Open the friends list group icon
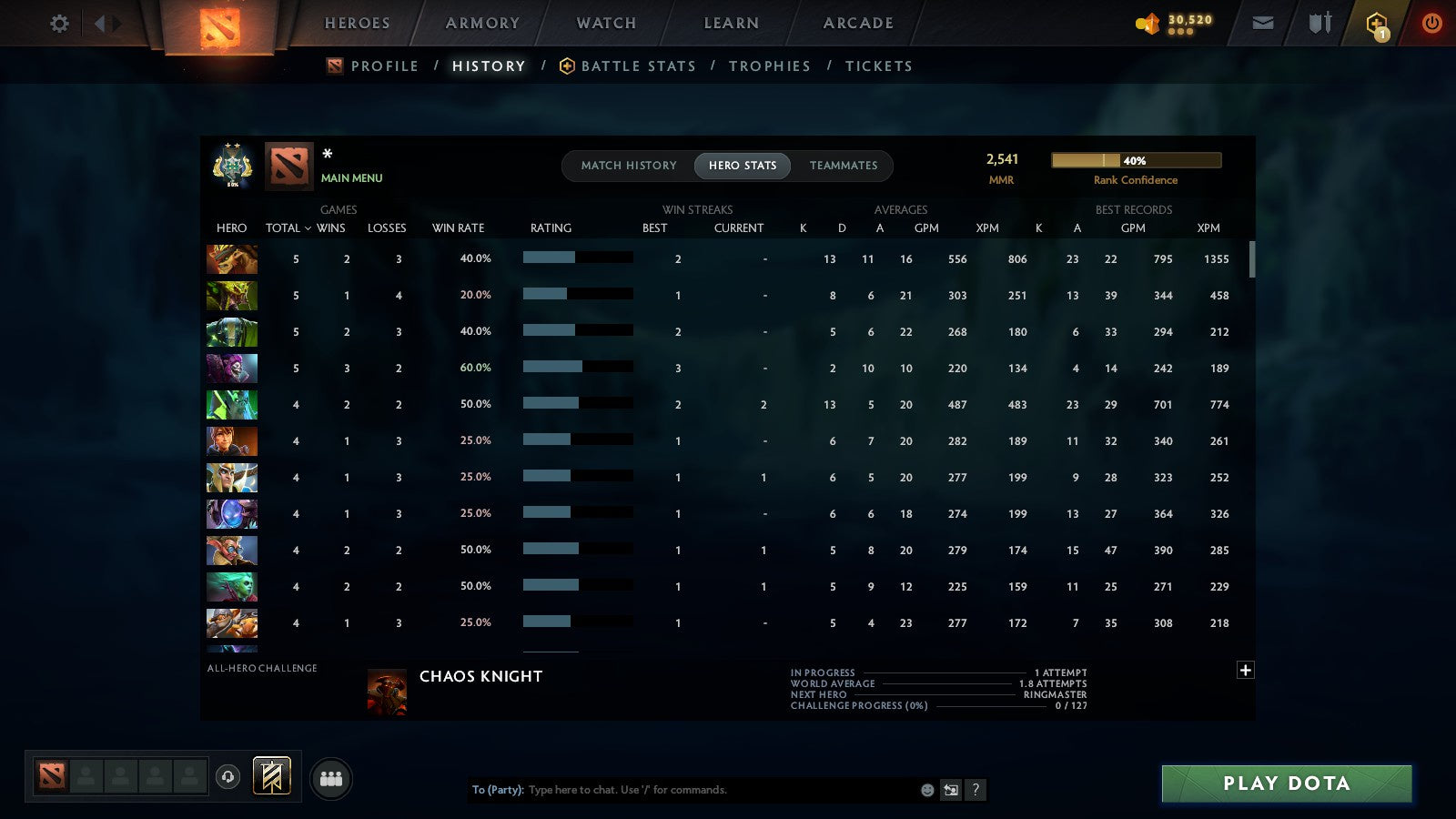The width and height of the screenshot is (1456, 819). coord(331,776)
